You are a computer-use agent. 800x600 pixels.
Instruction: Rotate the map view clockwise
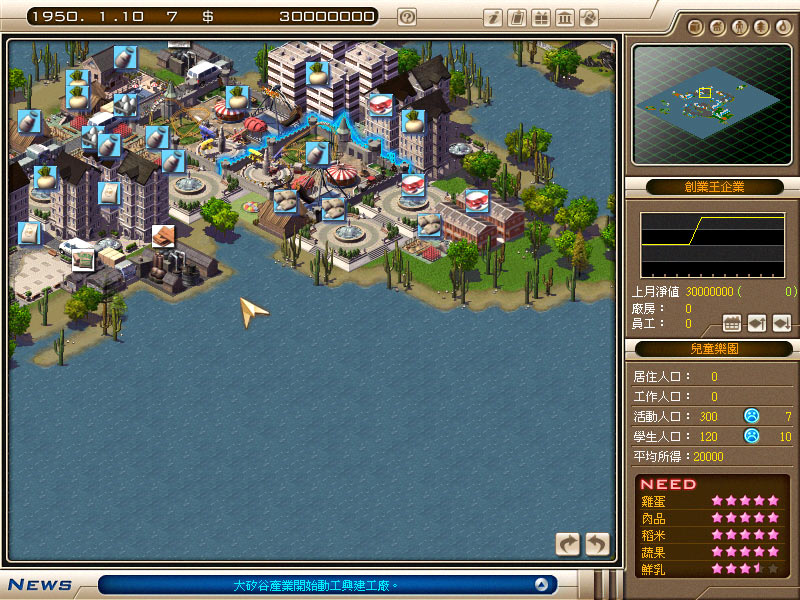[x=568, y=543]
